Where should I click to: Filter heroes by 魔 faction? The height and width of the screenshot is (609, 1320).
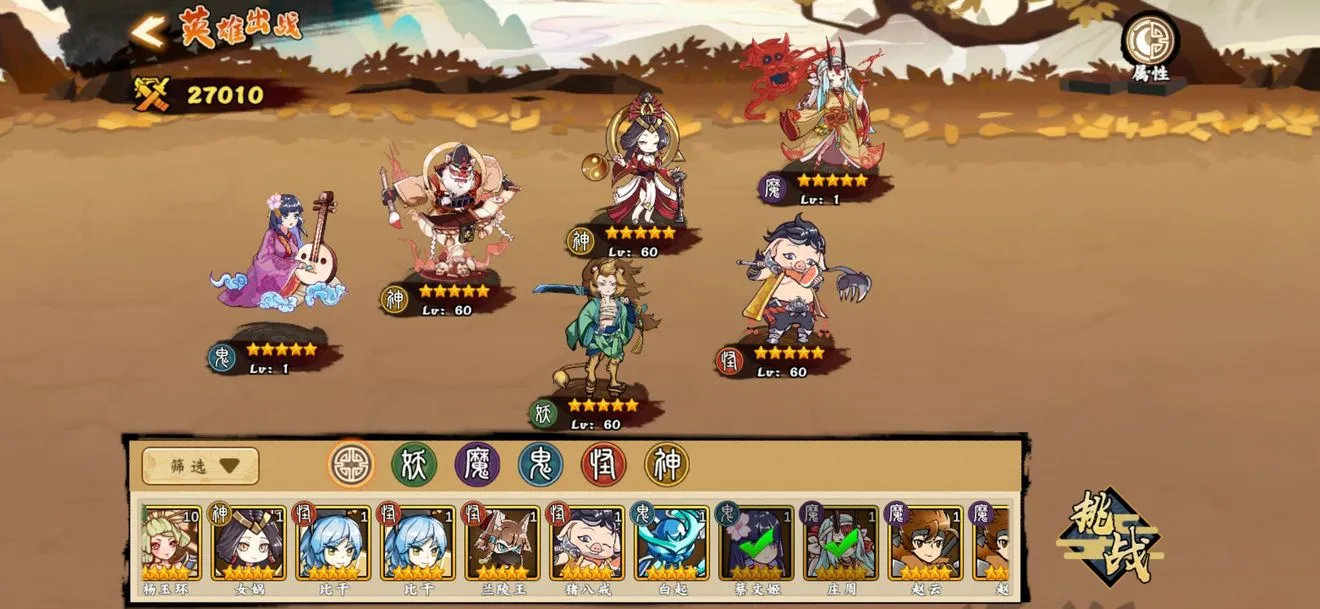tap(477, 465)
